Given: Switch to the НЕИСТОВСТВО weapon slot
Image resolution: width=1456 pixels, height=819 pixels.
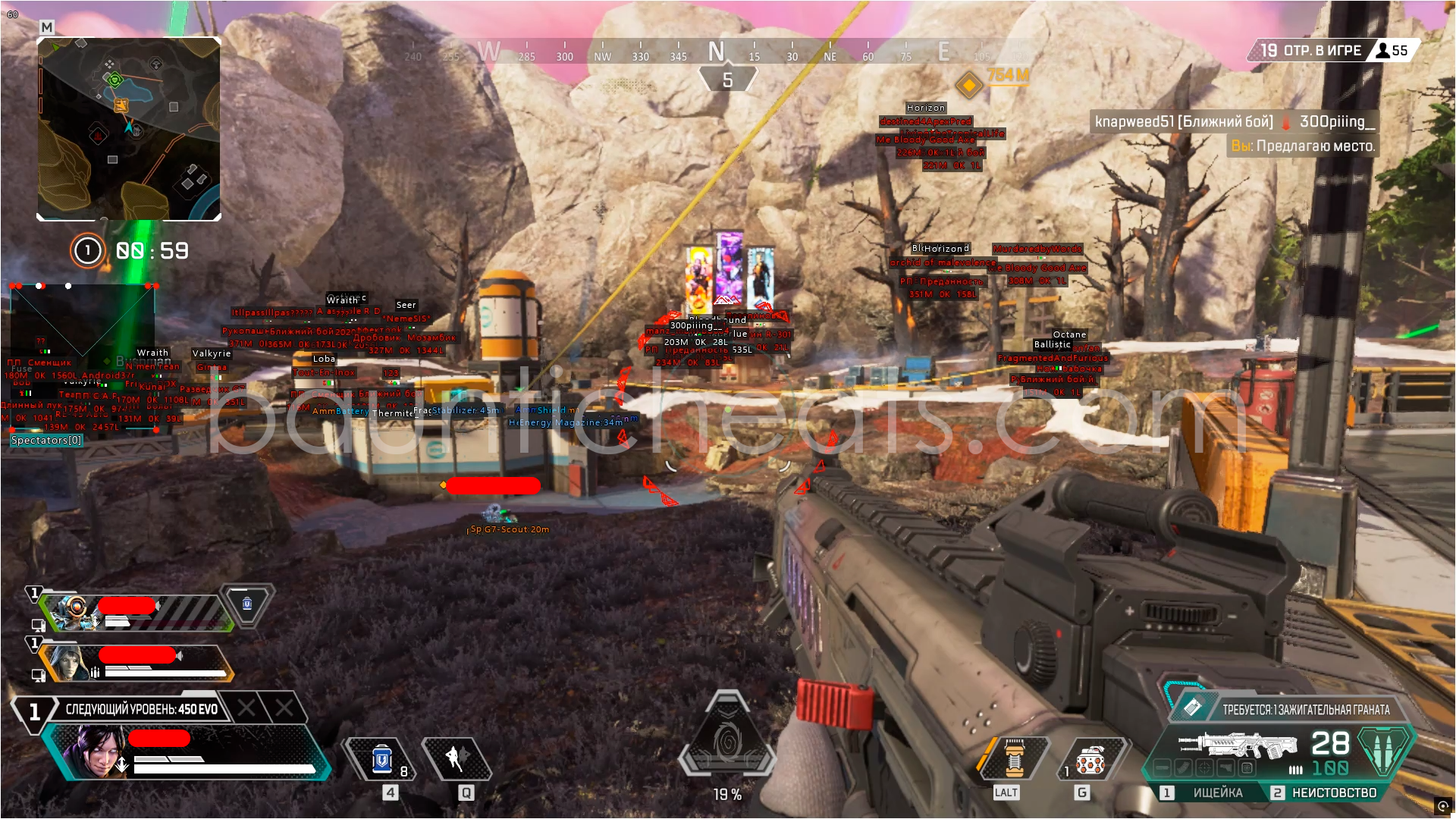Looking at the screenshot, I should (x=1333, y=792).
